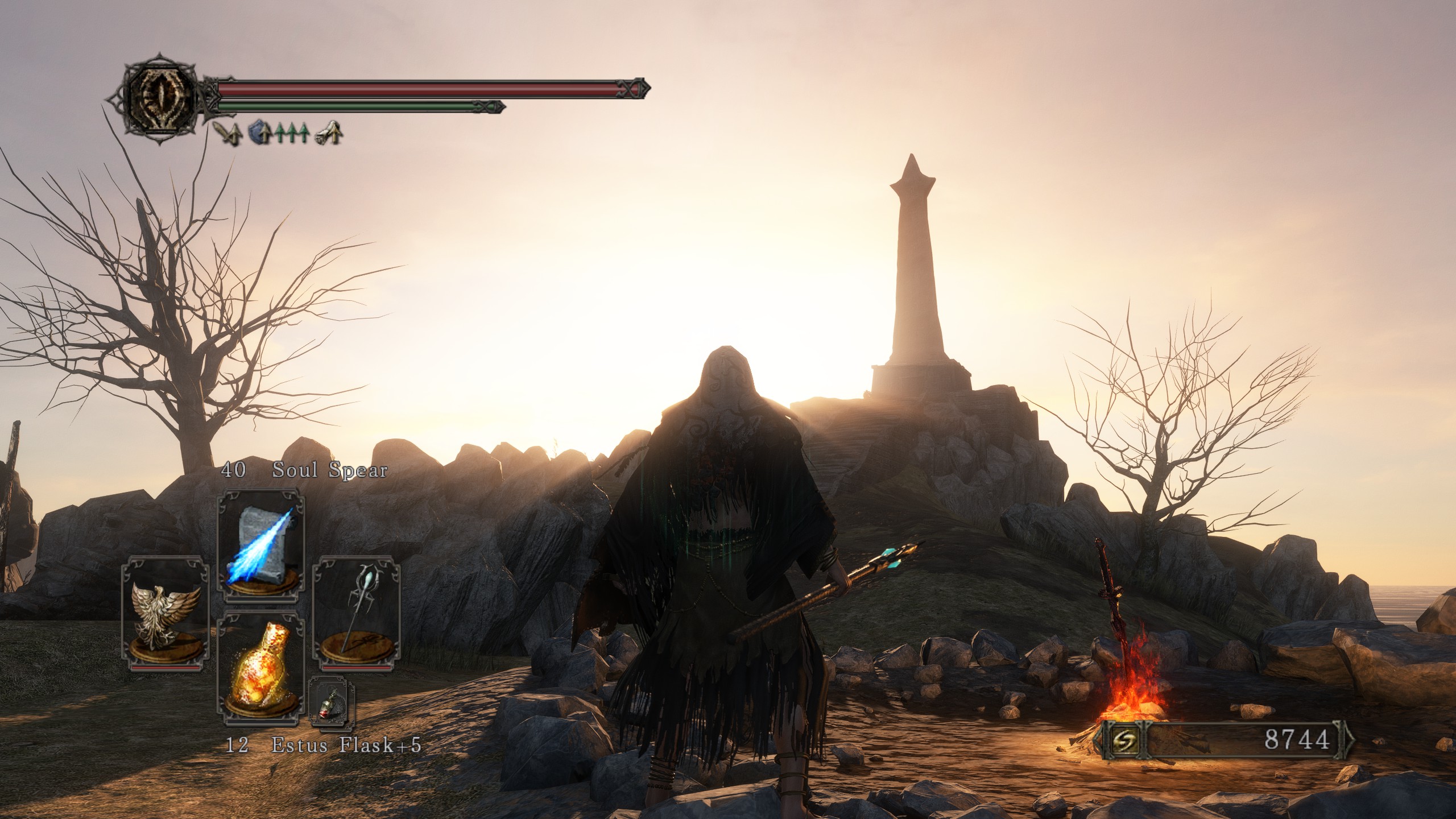1456x819 pixels.
Task: Click the sword attack-up buff icon
Action: [x=230, y=133]
